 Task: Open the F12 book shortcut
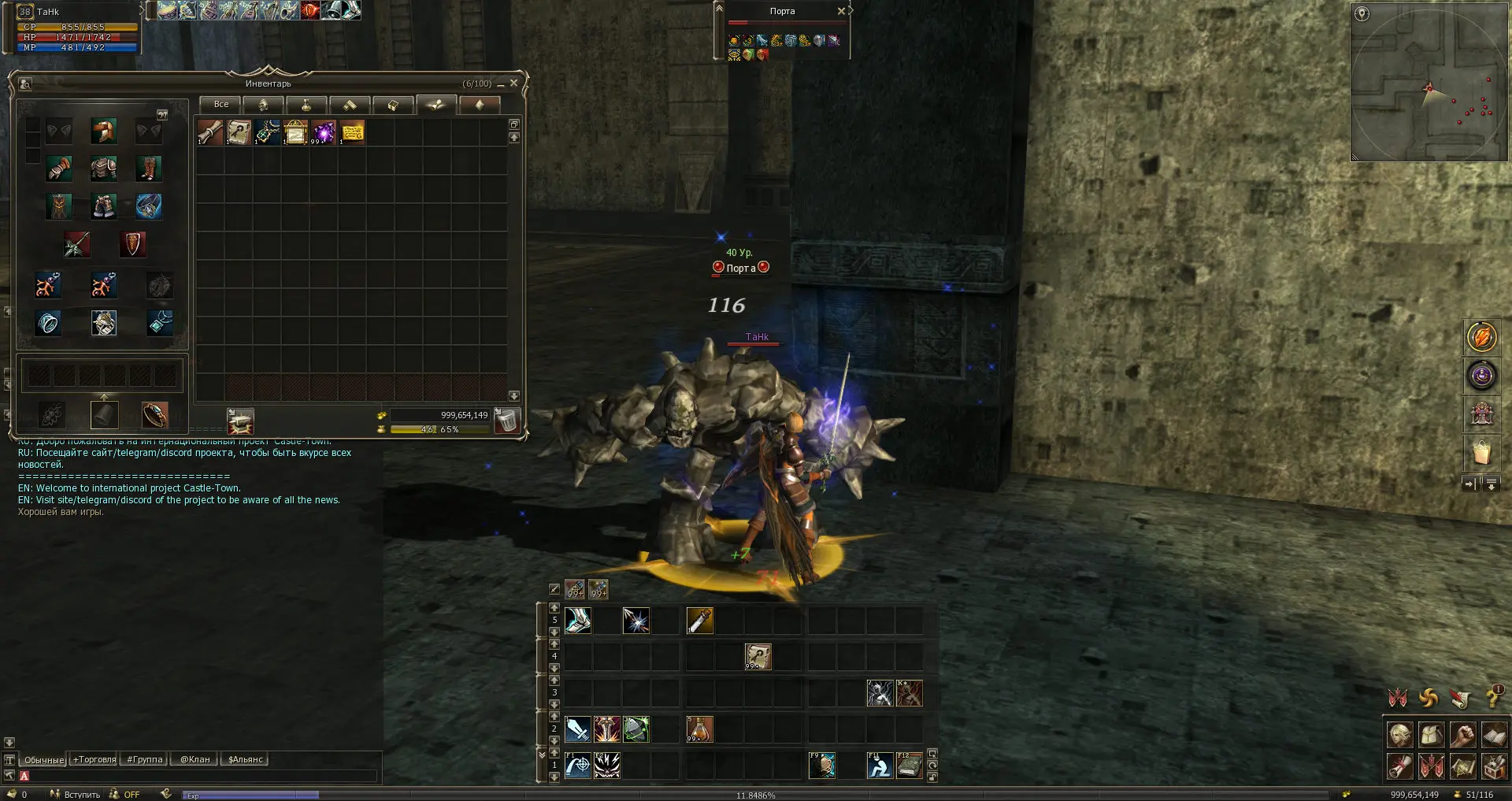(x=909, y=766)
